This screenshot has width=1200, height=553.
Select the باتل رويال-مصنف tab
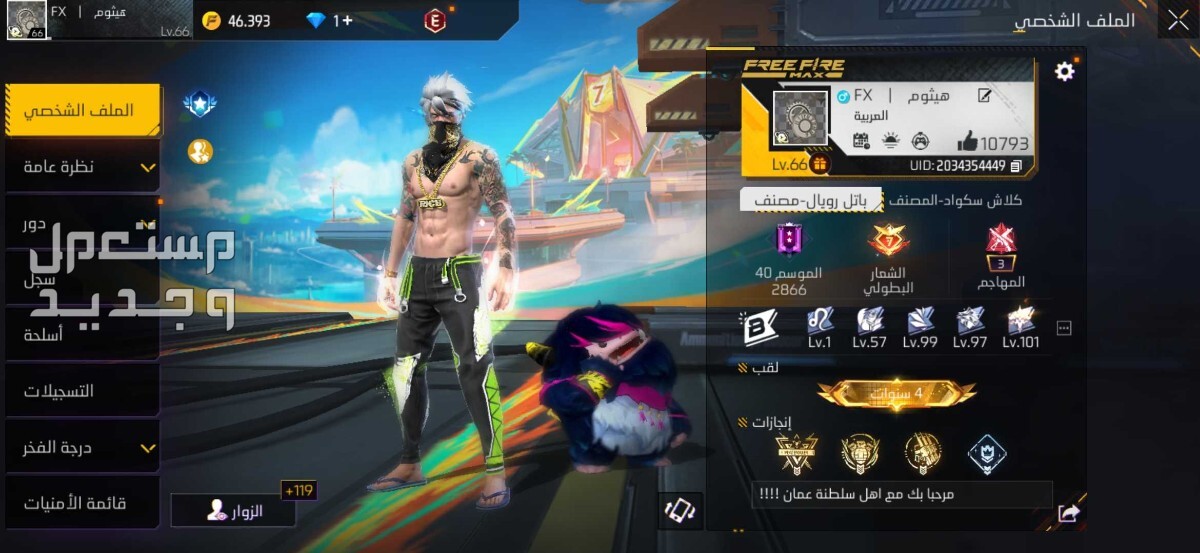811,200
